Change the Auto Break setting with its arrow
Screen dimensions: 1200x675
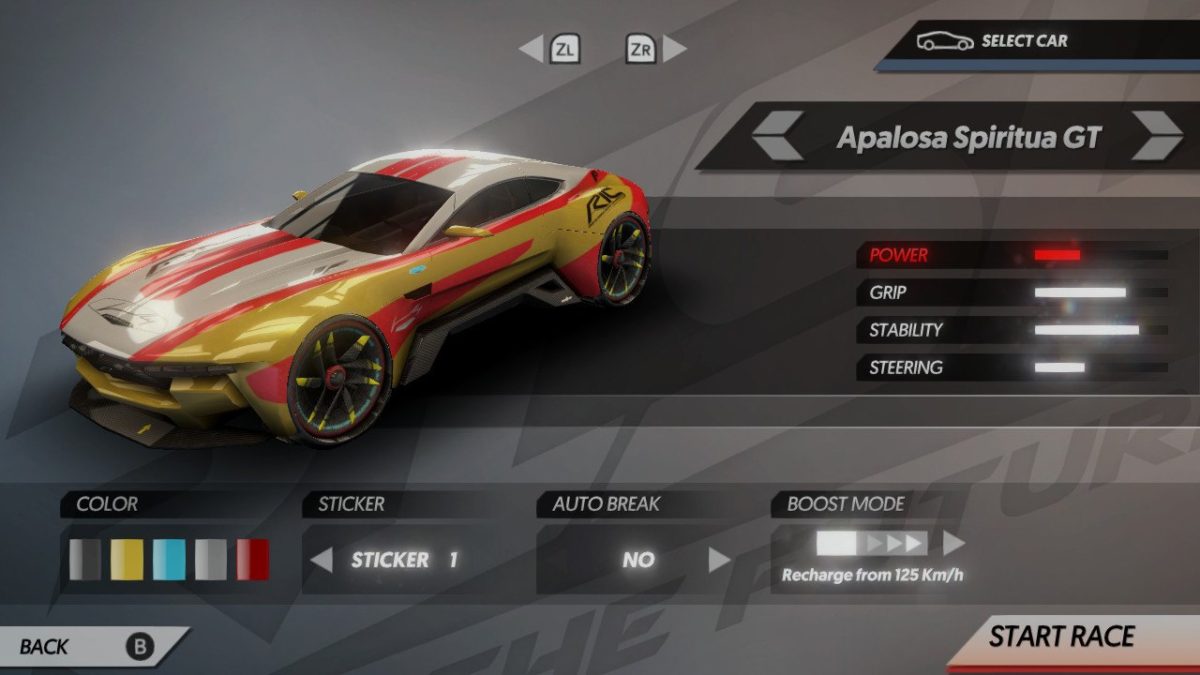[719, 560]
